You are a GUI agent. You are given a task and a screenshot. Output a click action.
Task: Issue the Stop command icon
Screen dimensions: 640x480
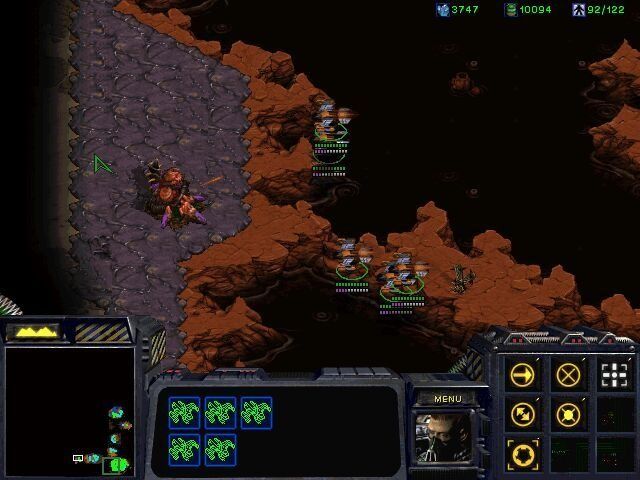(x=568, y=375)
